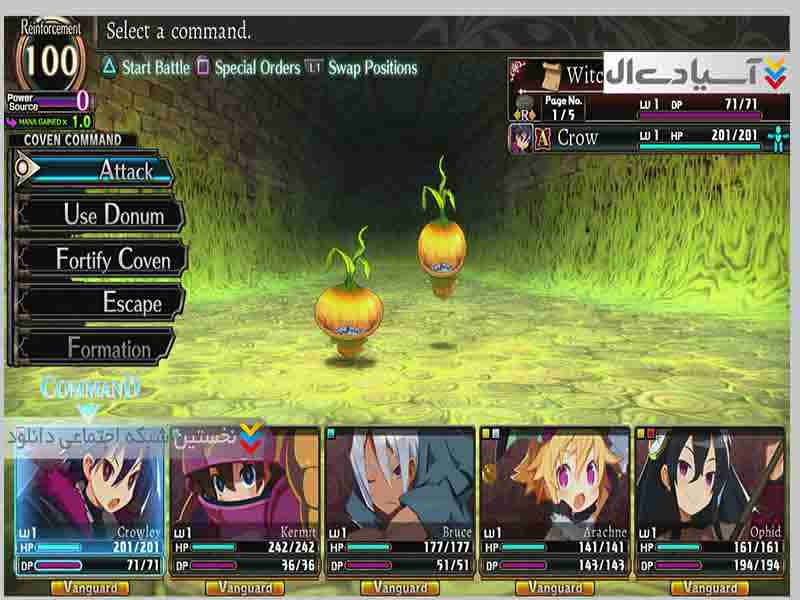Image resolution: width=800 pixels, height=600 pixels.
Task: Choose the Use Donum command
Action: coord(101,214)
